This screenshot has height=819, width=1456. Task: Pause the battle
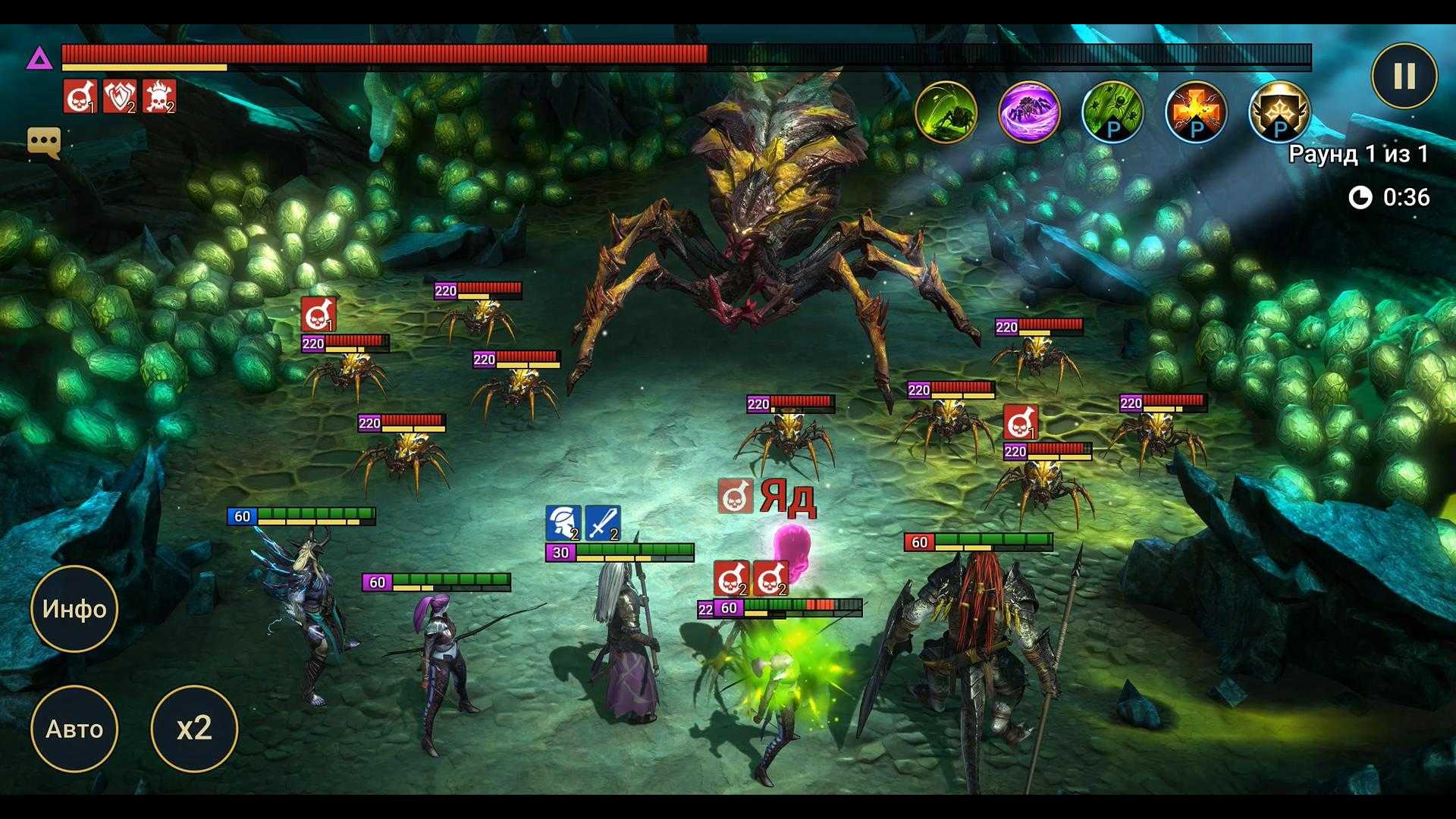[1404, 76]
